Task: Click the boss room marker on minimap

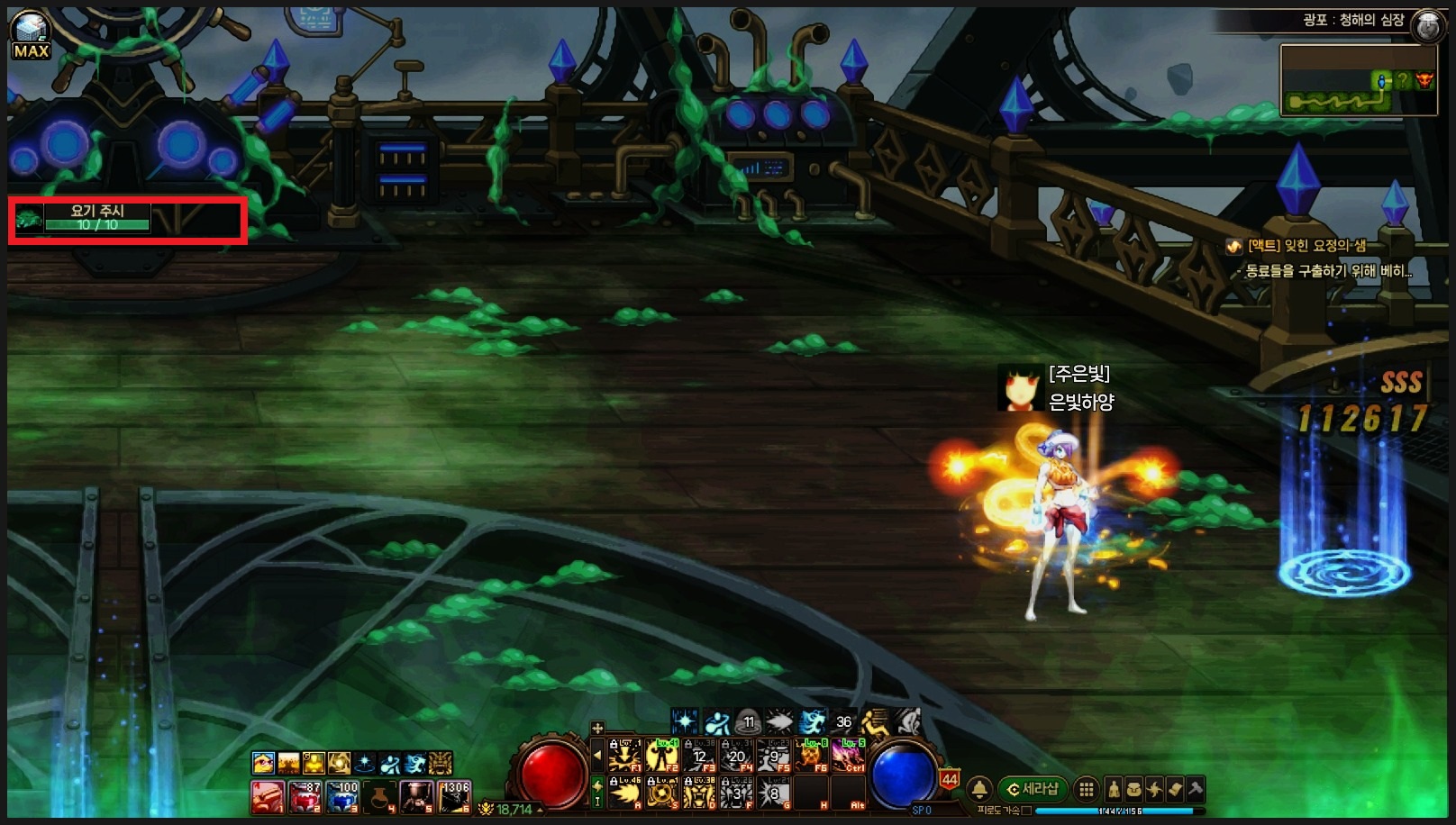Action: pos(1424,80)
